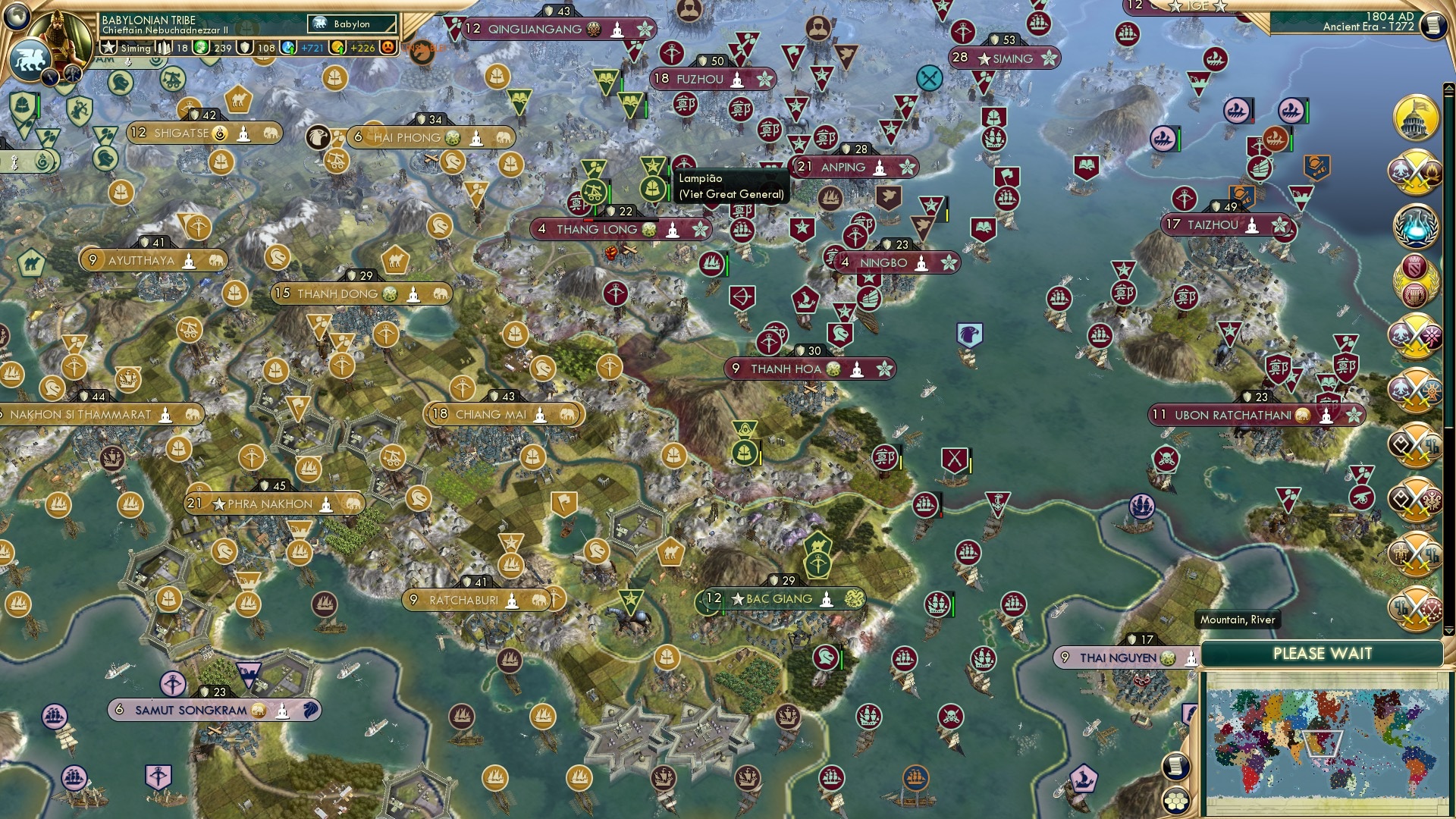Click the star icon next to Siming
Screen dimensions: 1456x819
[108, 49]
